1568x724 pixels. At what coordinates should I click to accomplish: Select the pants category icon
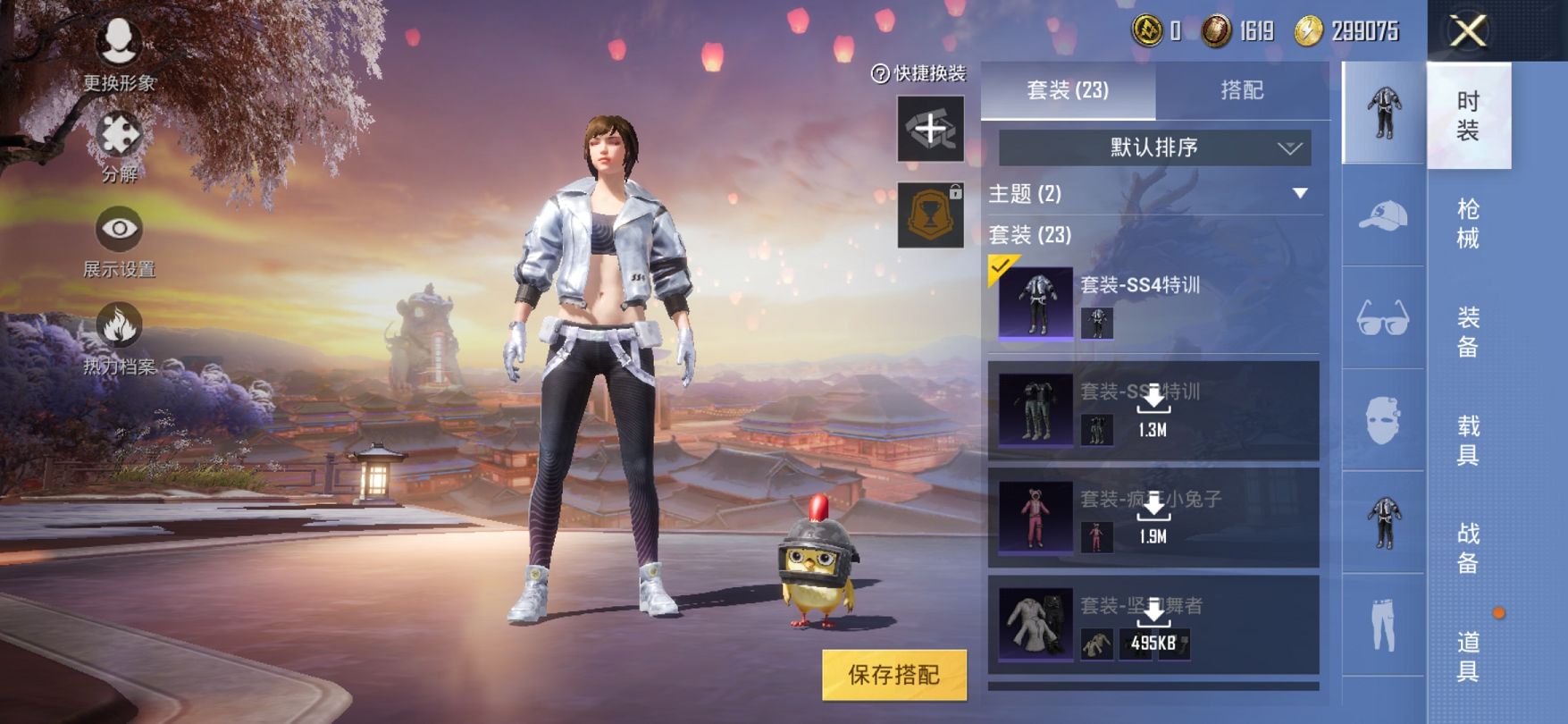[1383, 625]
